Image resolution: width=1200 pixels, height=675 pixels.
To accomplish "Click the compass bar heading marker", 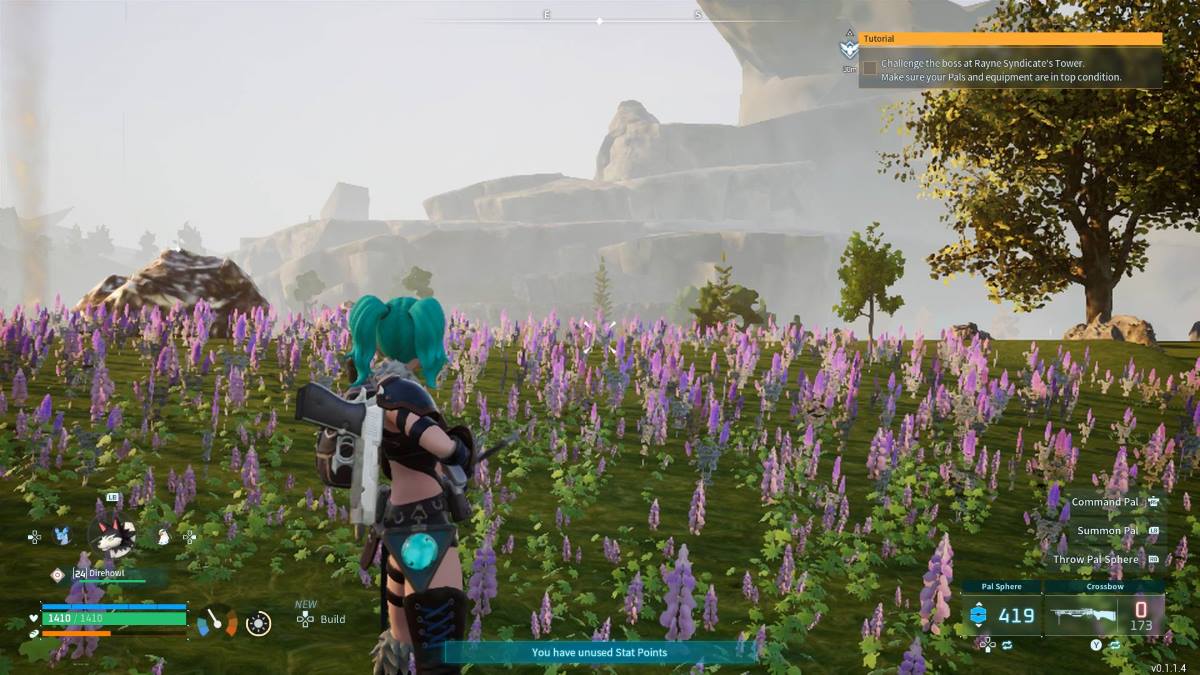I will 599,20.
